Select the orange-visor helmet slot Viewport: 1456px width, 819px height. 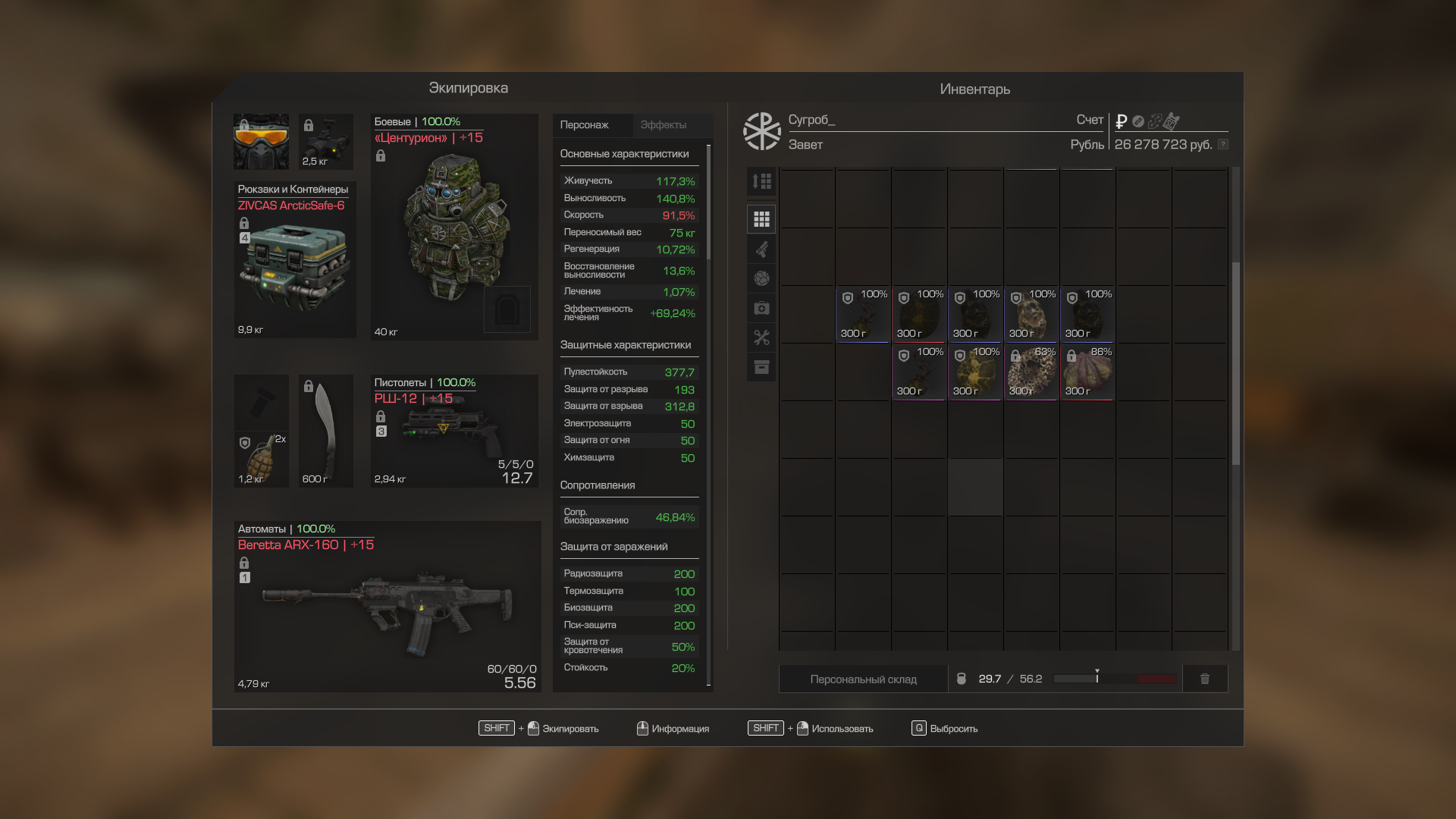click(261, 142)
